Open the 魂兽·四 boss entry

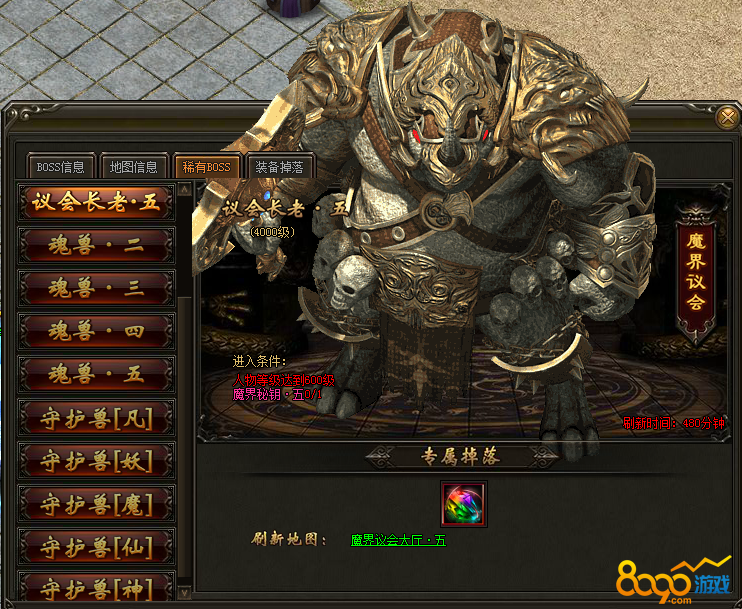click(x=96, y=331)
